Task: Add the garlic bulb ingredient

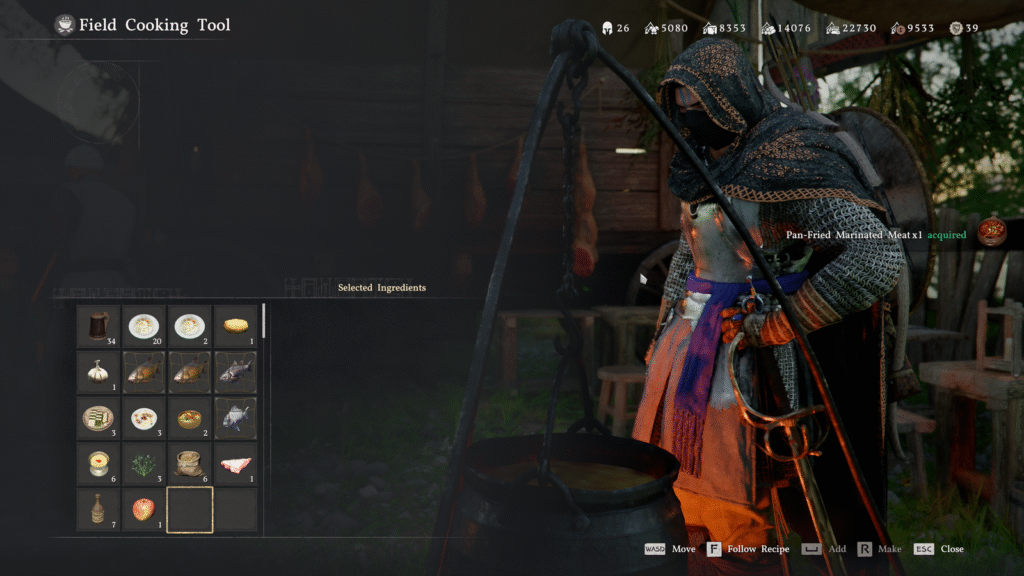Action: 98,372
